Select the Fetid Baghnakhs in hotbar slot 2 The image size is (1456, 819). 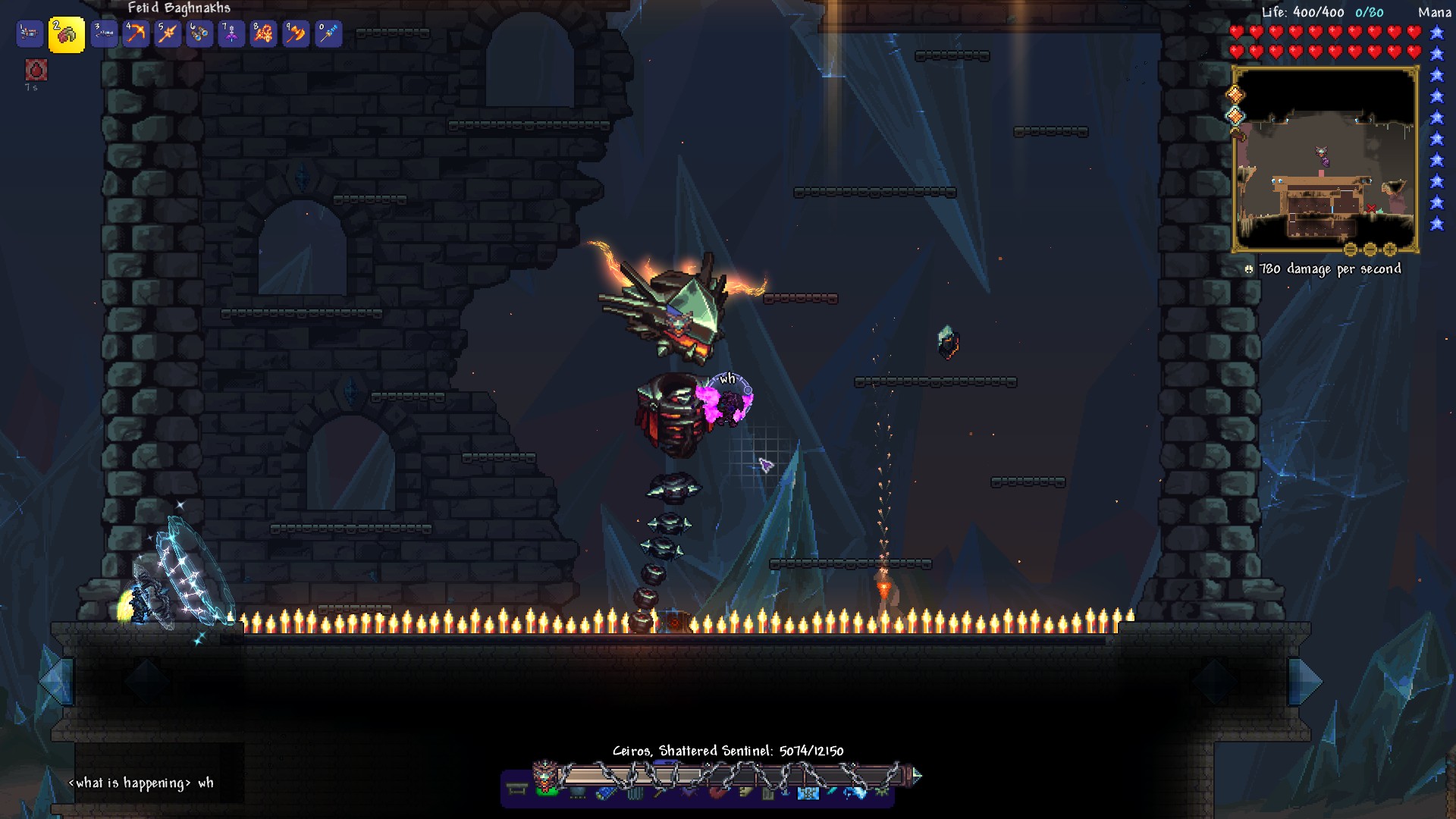[x=67, y=33]
